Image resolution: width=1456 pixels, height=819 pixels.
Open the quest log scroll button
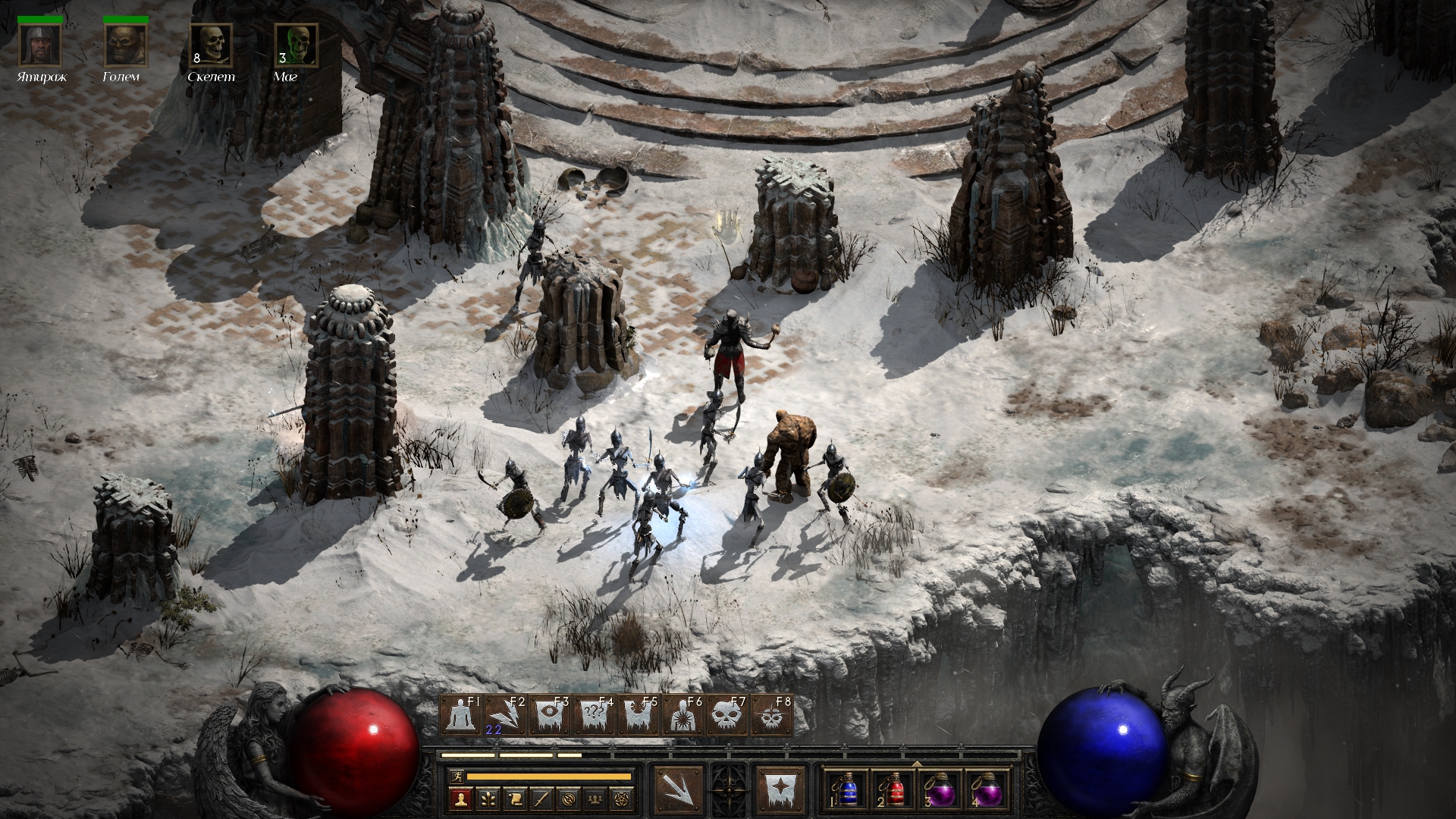514,799
